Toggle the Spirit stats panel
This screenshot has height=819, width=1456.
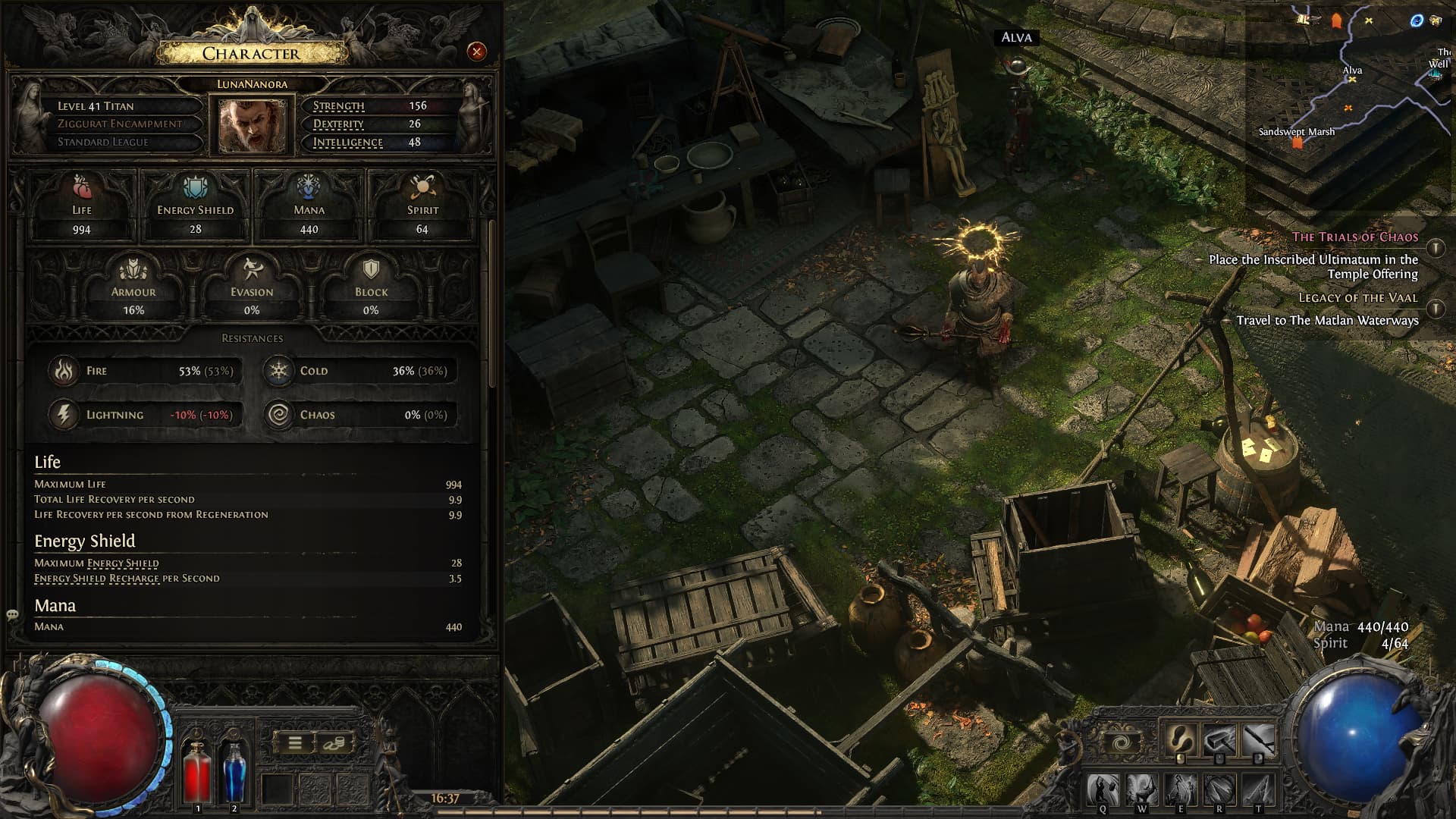tap(422, 202)
